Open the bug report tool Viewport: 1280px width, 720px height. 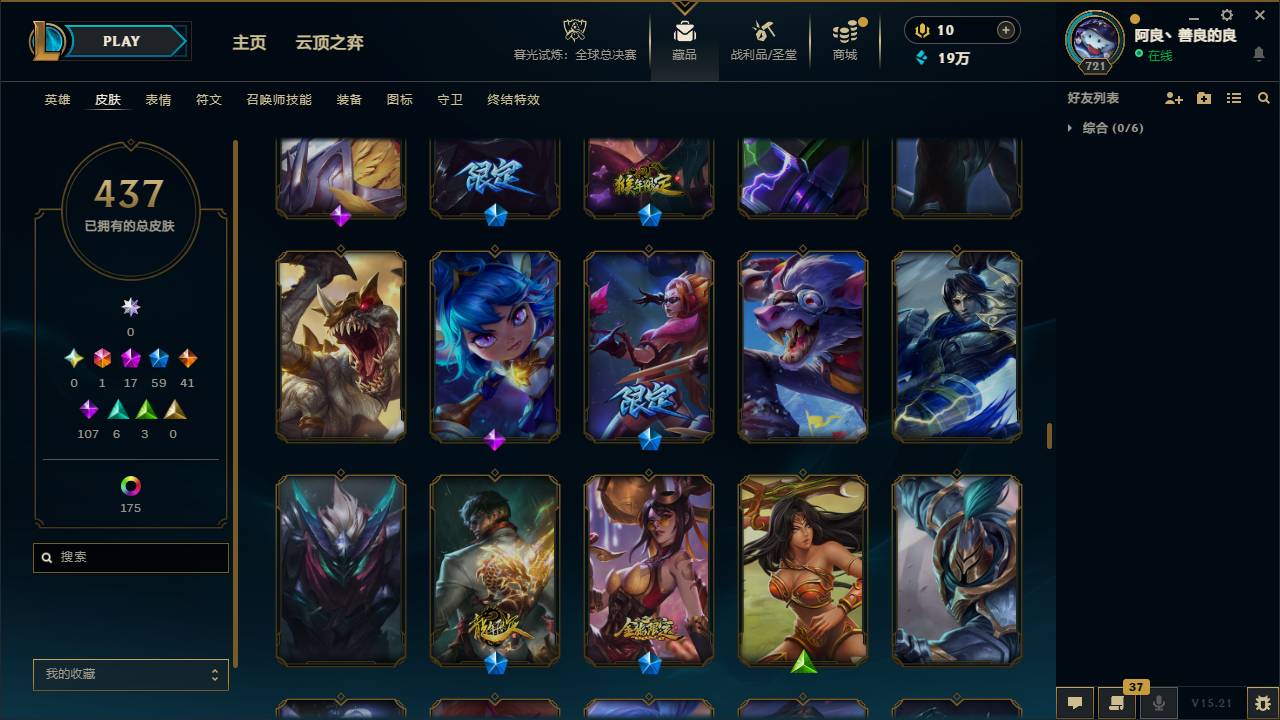coord(1258,702)
